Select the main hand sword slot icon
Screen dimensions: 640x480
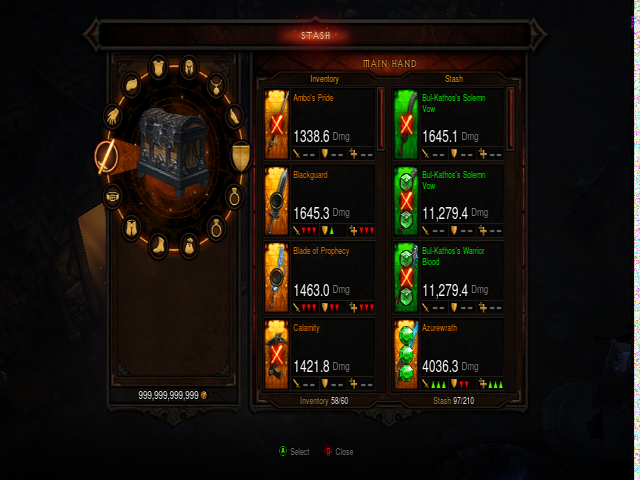point(105,155)
